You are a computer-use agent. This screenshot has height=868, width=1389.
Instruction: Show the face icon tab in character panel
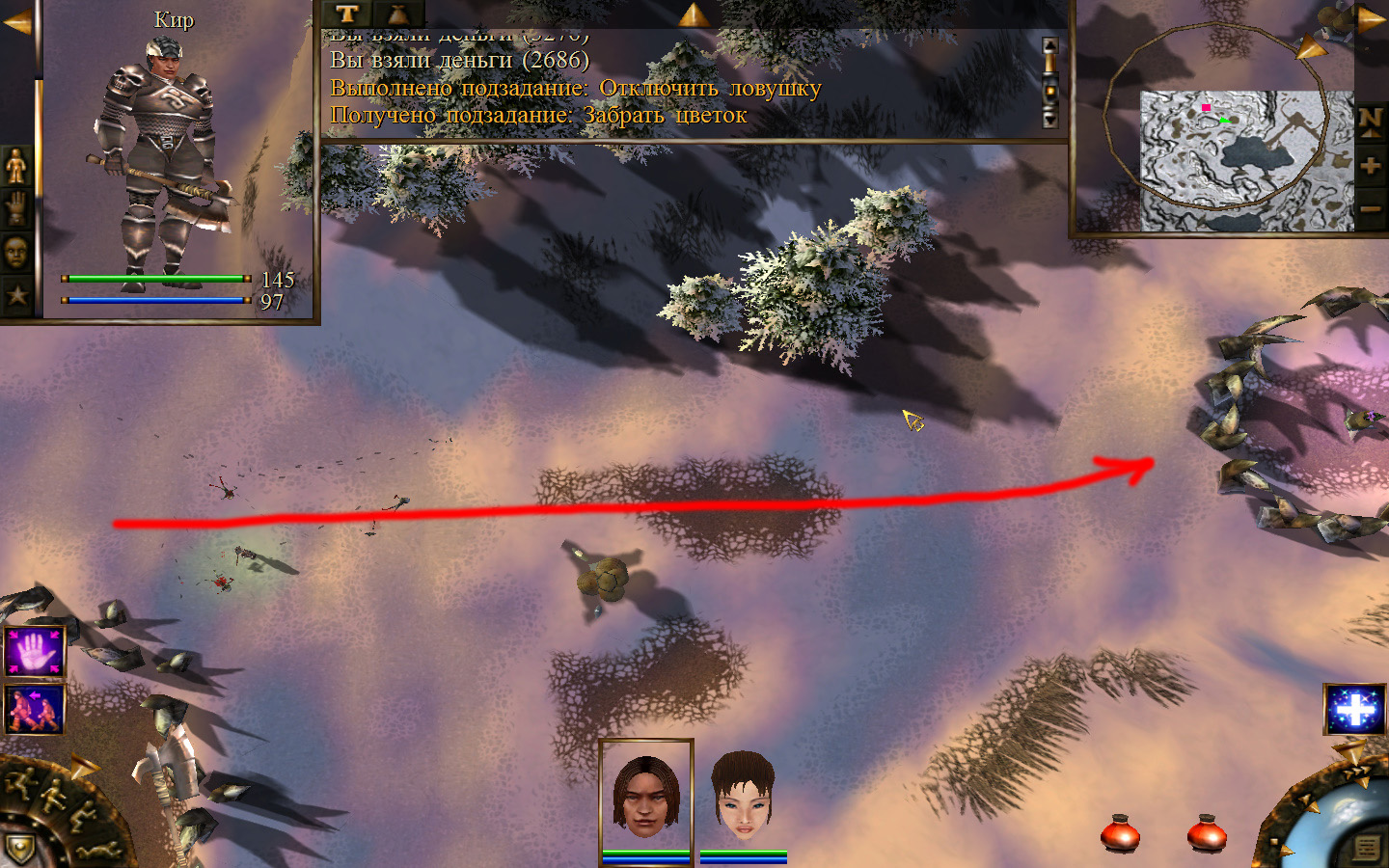(16, 253)
